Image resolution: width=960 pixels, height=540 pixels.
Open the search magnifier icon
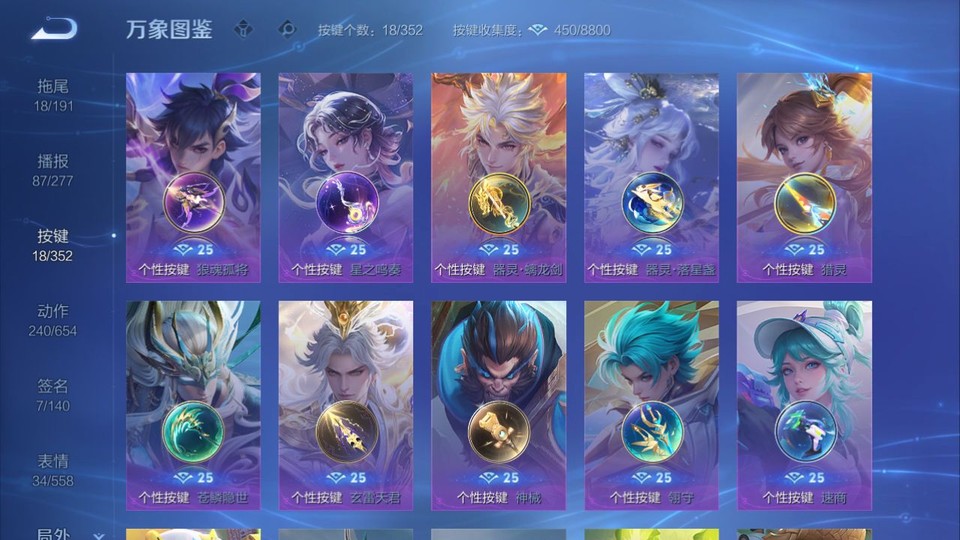pos(287,29)
